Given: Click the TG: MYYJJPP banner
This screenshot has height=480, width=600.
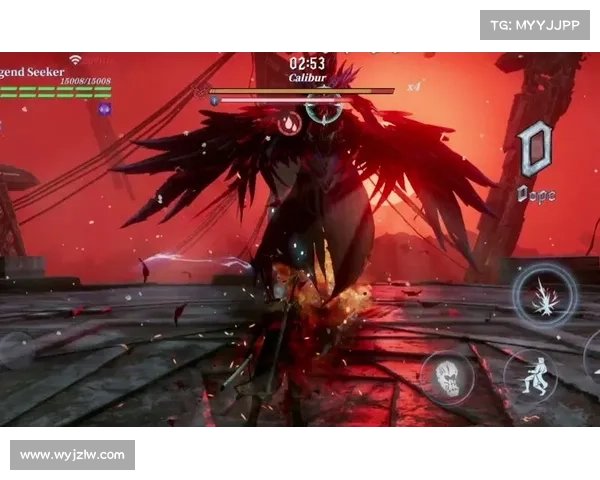Looking at the screenshot, I should 535,25.
